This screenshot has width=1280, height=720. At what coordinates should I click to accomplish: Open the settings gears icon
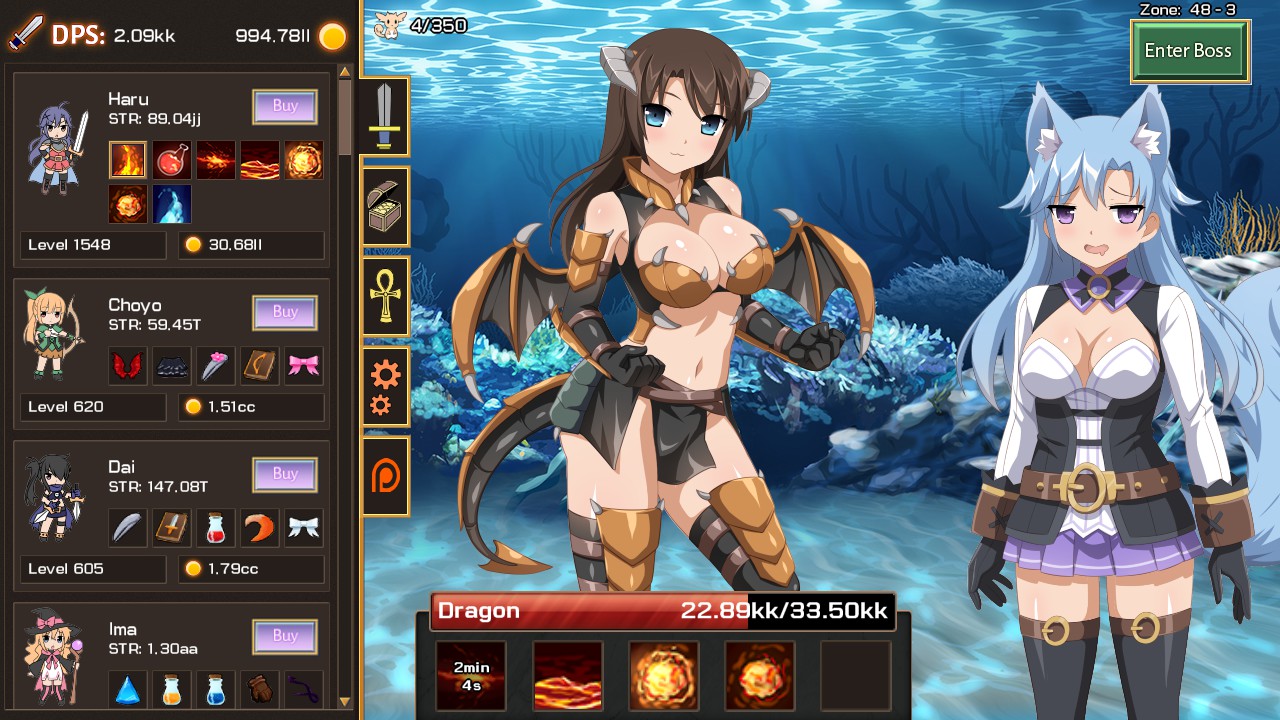(386, 387)
